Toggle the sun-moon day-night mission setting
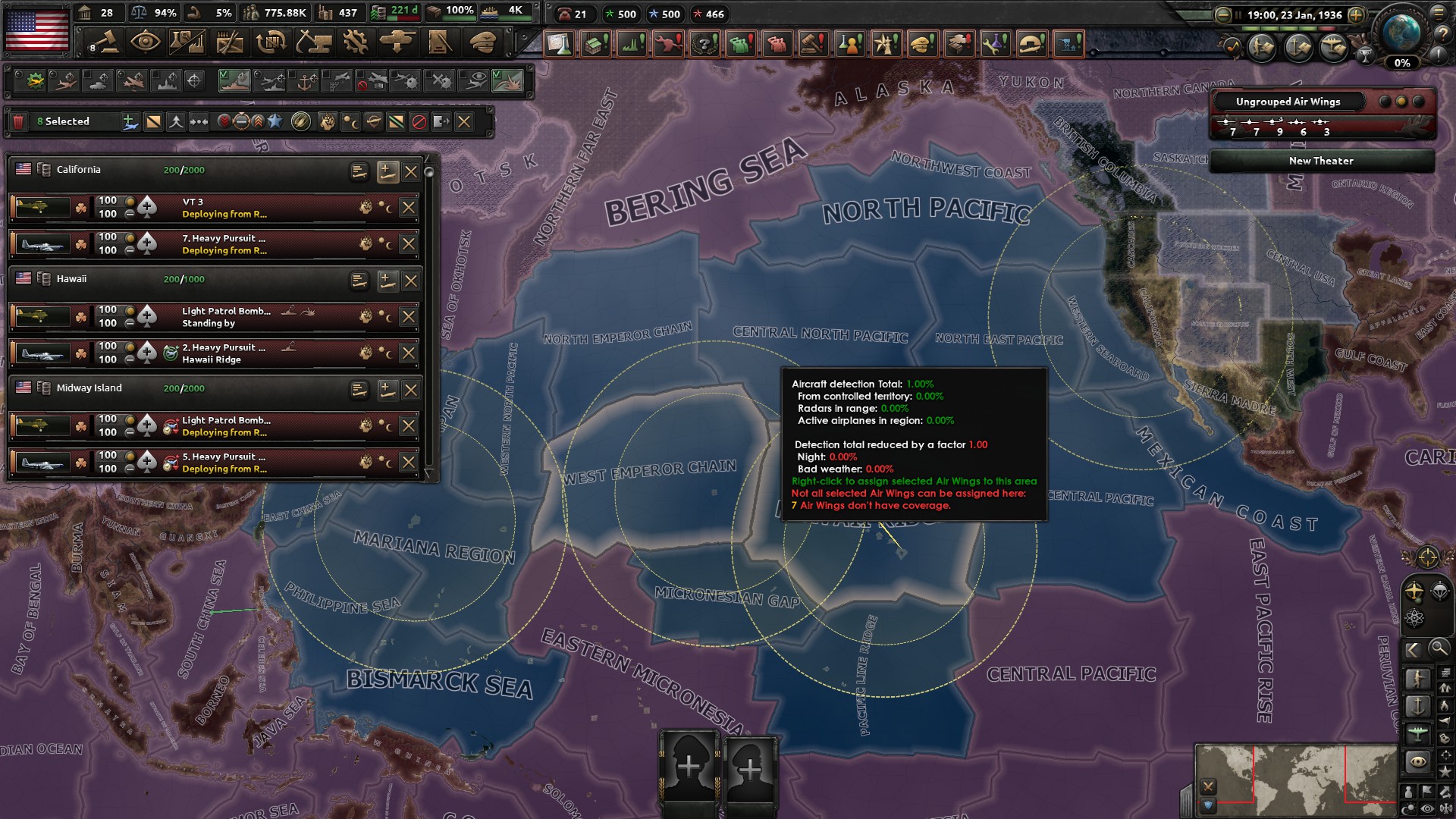The width and height of the screenshot is (1456, 819). click(350, 121)
